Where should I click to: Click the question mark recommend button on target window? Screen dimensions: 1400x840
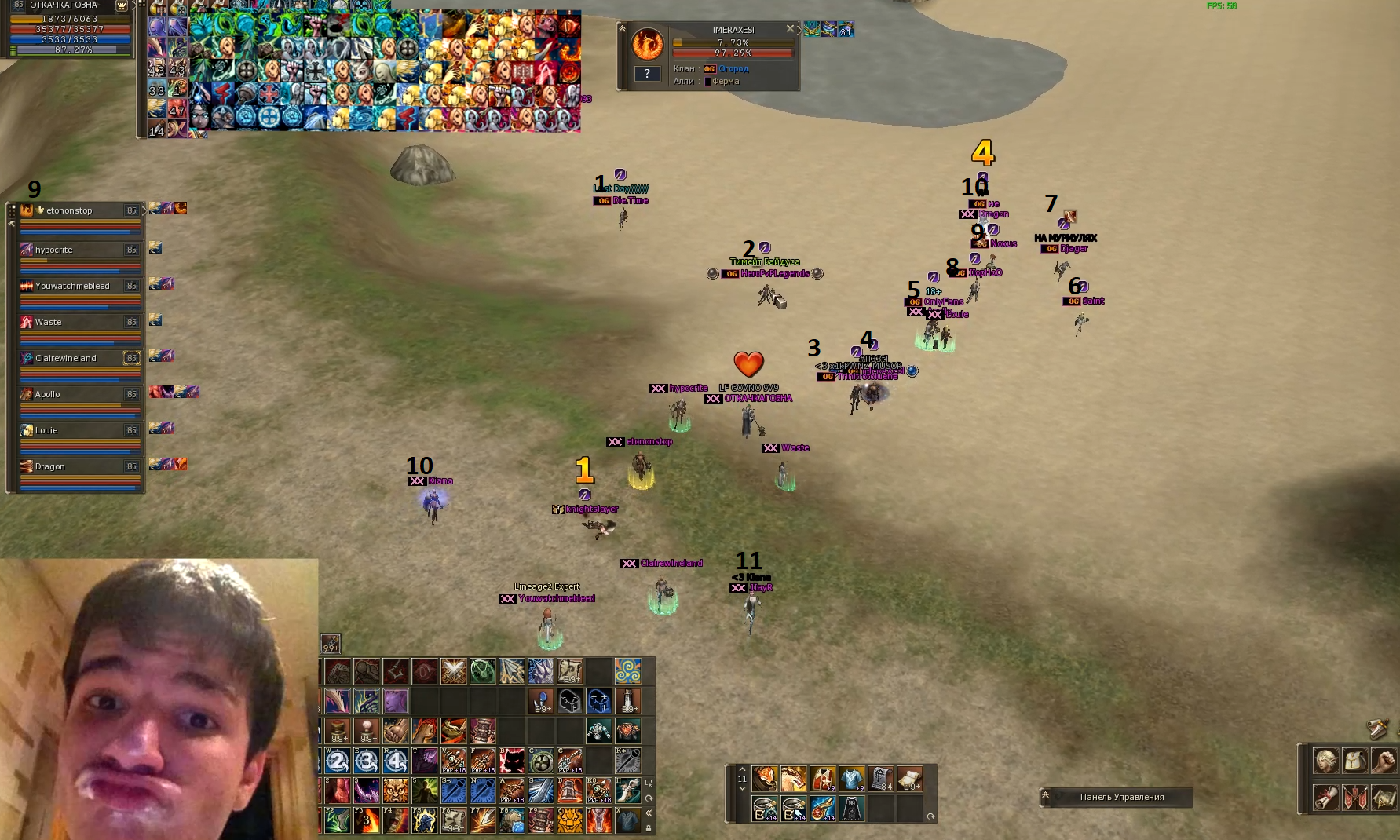(647, 74)
